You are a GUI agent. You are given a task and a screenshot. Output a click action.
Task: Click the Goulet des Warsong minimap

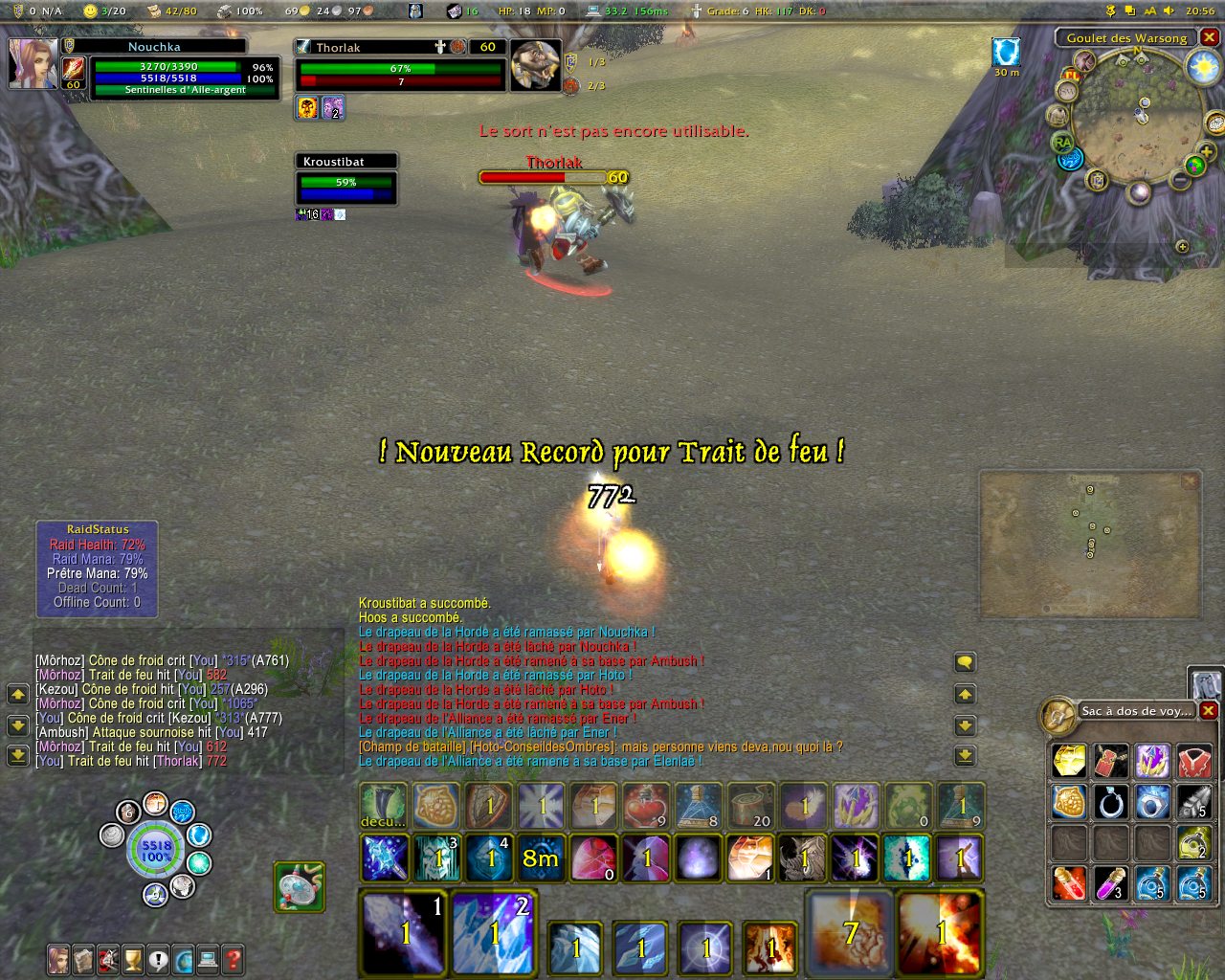(1136, 121)
